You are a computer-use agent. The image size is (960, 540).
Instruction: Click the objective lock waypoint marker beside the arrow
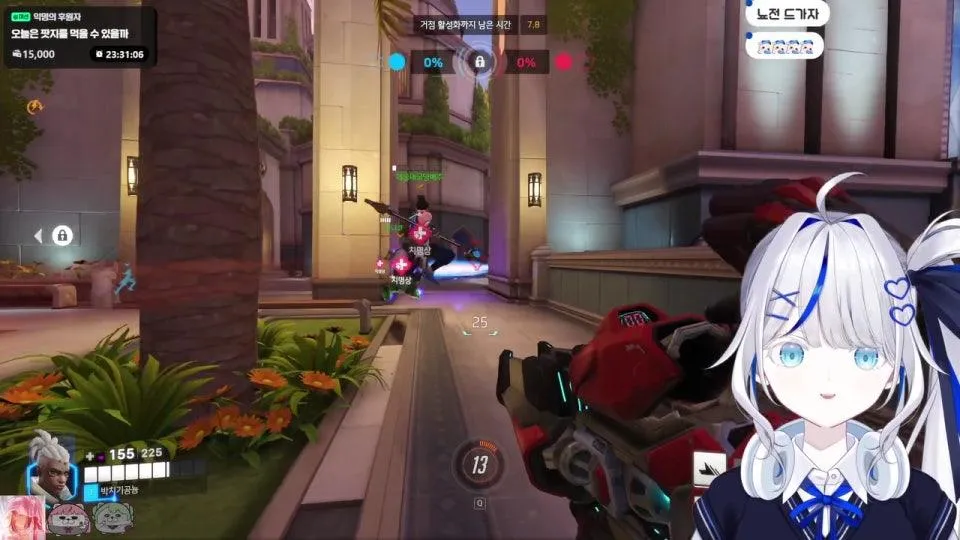62,236
